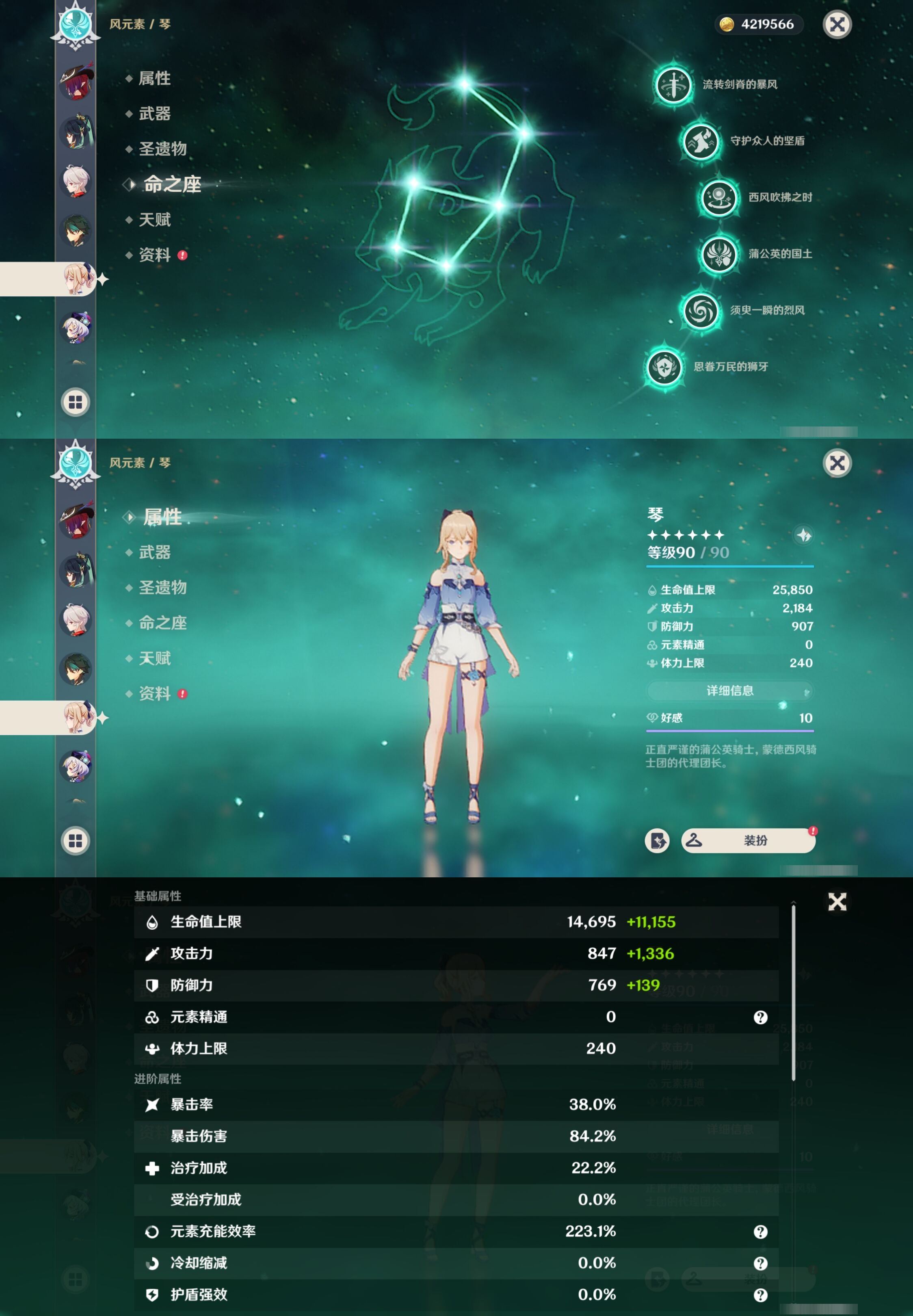
Task: Click the ascension icon beside the star rating
Action: [804, 535]
